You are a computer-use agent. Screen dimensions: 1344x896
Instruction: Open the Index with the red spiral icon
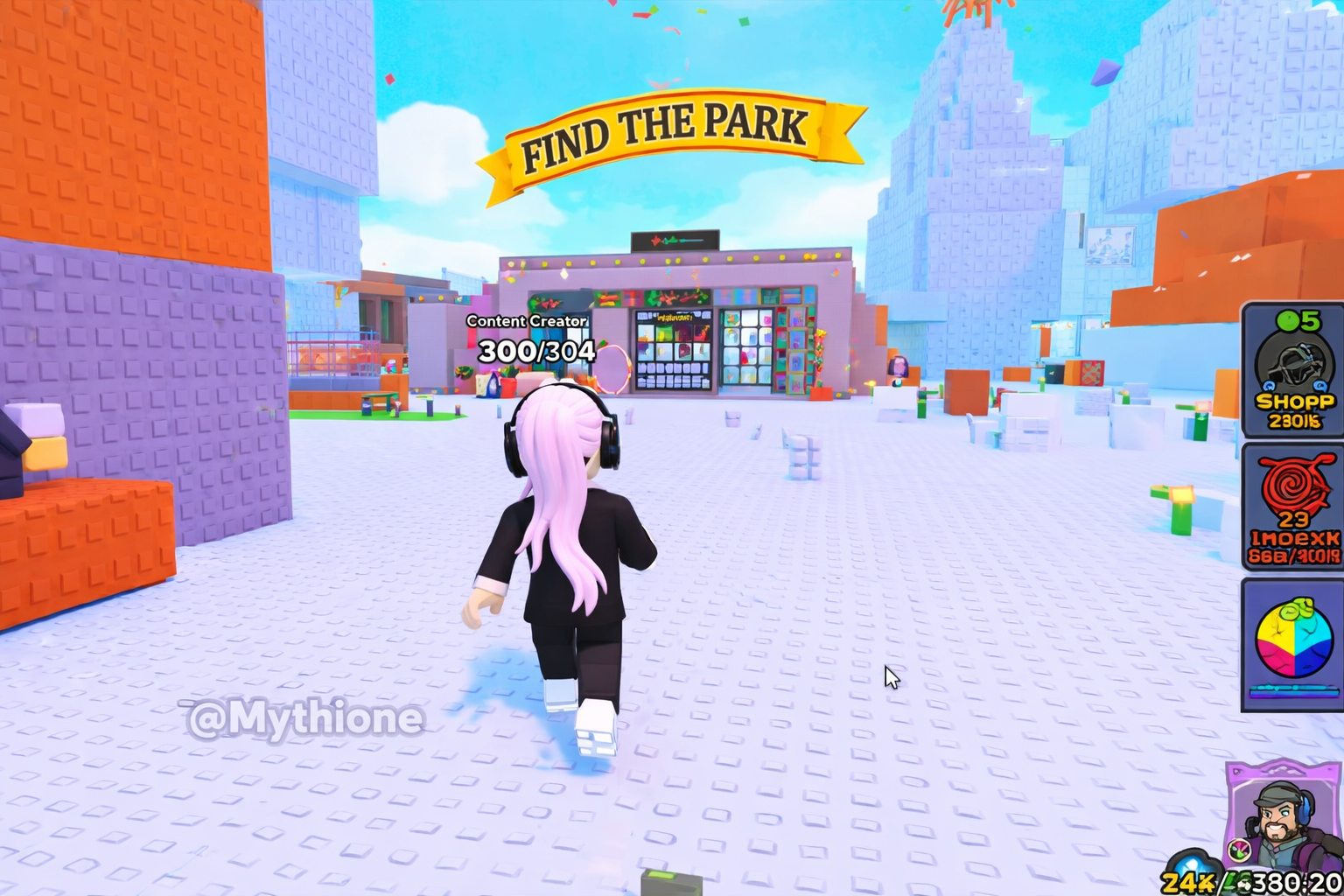[x=1293, y=506]
